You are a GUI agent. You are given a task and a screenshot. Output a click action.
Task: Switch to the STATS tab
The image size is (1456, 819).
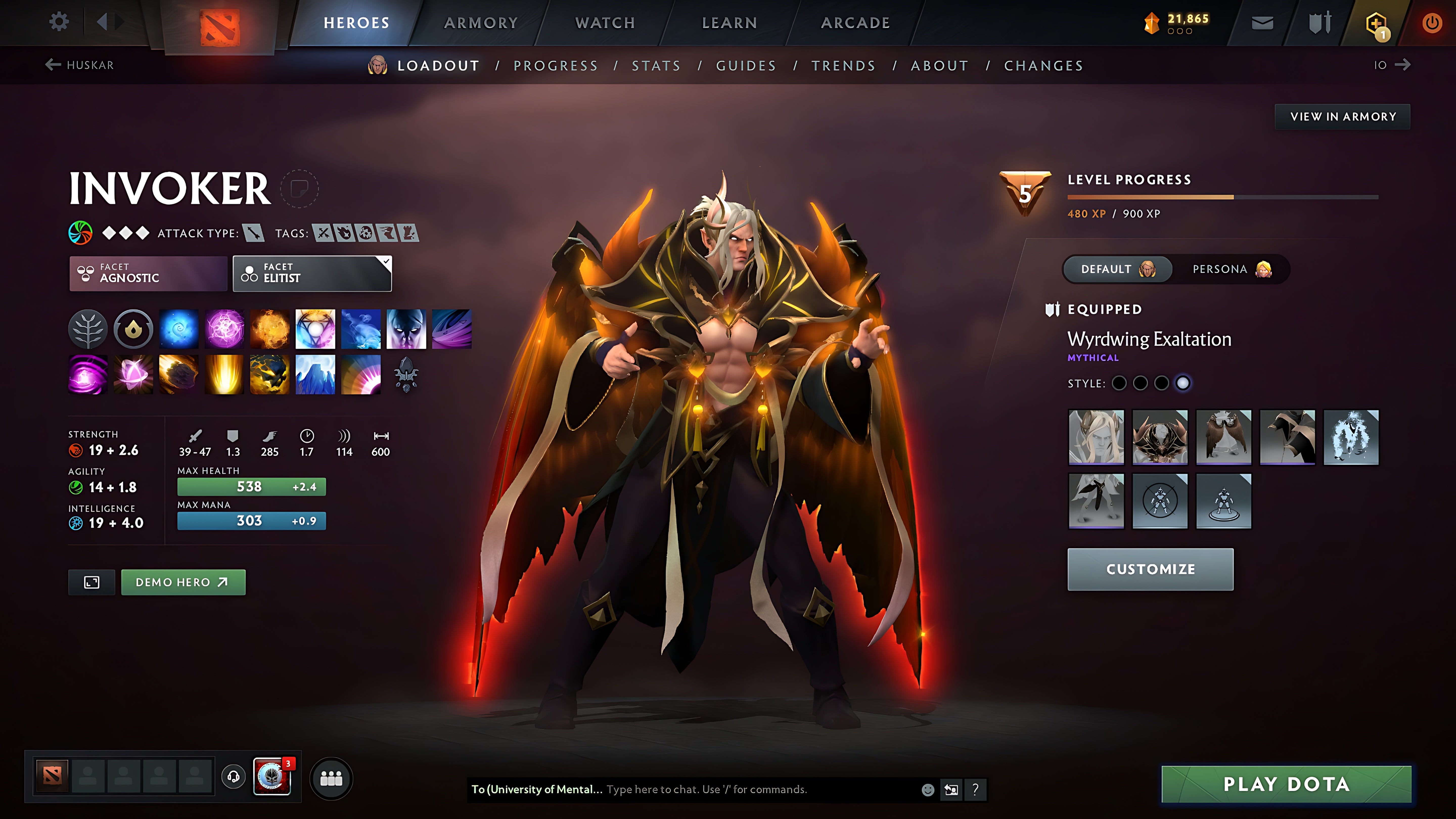(x=656, y=65)
